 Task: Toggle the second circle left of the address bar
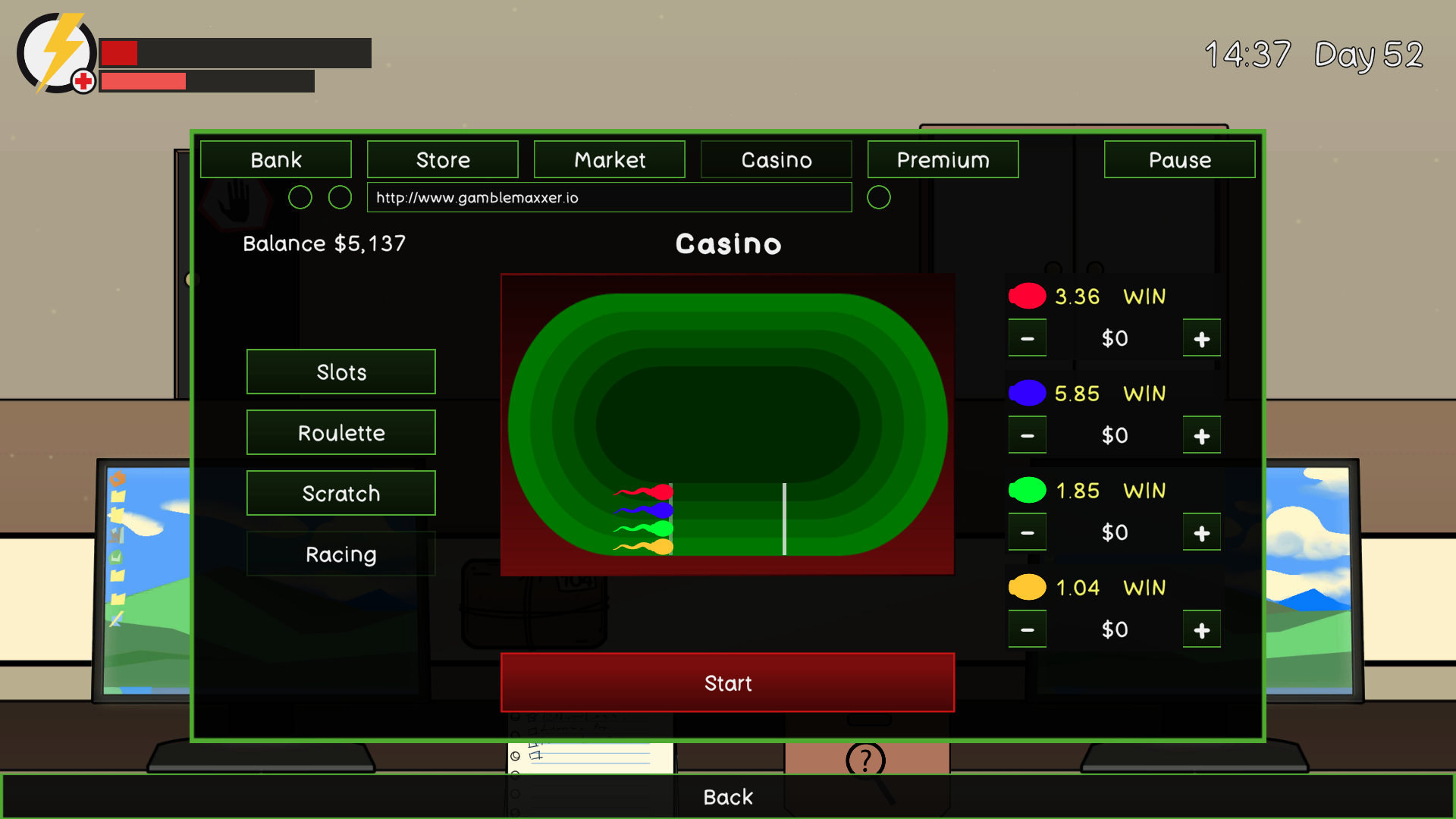pos(339,197)
